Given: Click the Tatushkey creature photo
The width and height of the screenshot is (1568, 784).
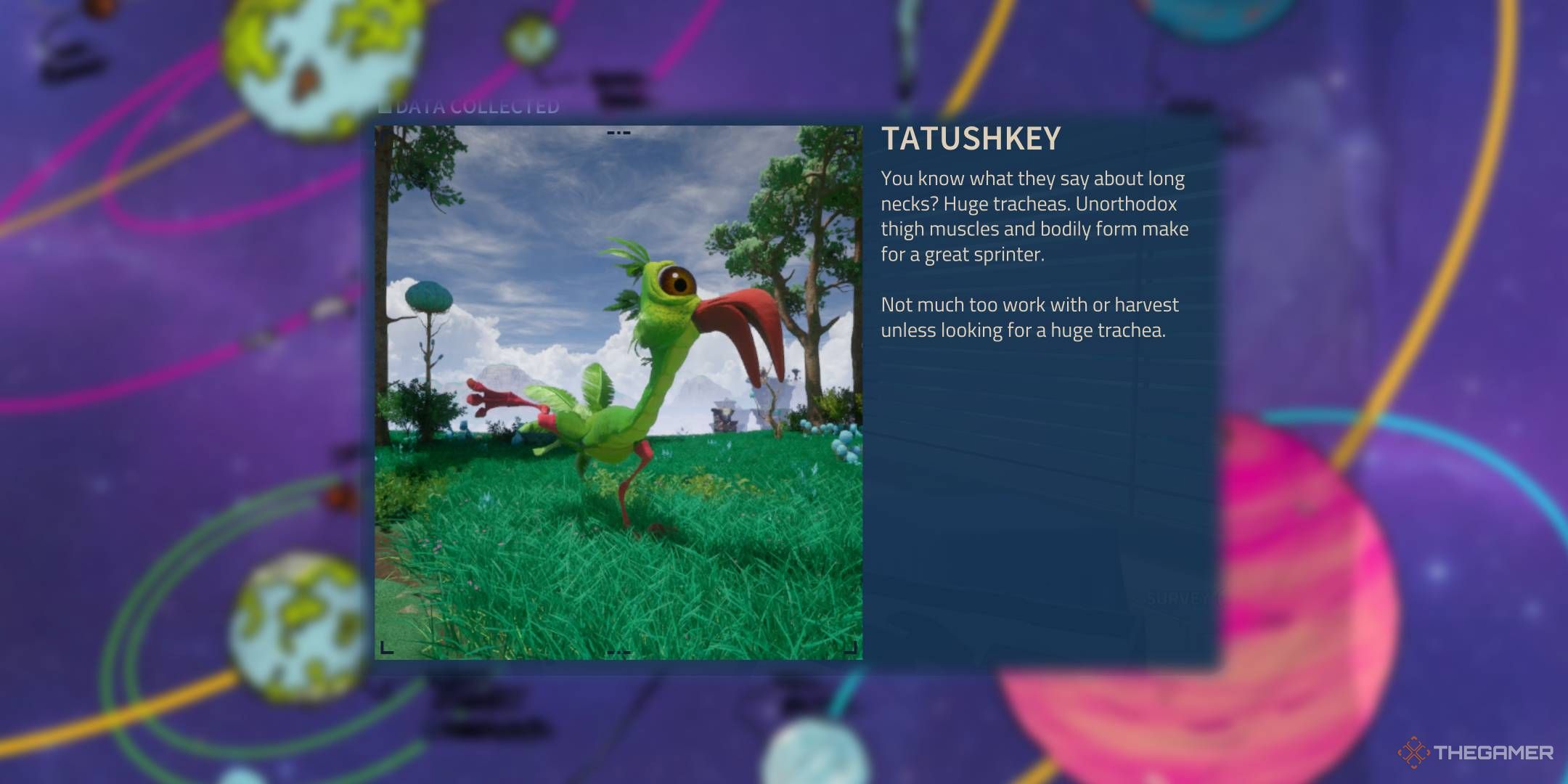Looking at the screenshot, I should tap(618, 392).
